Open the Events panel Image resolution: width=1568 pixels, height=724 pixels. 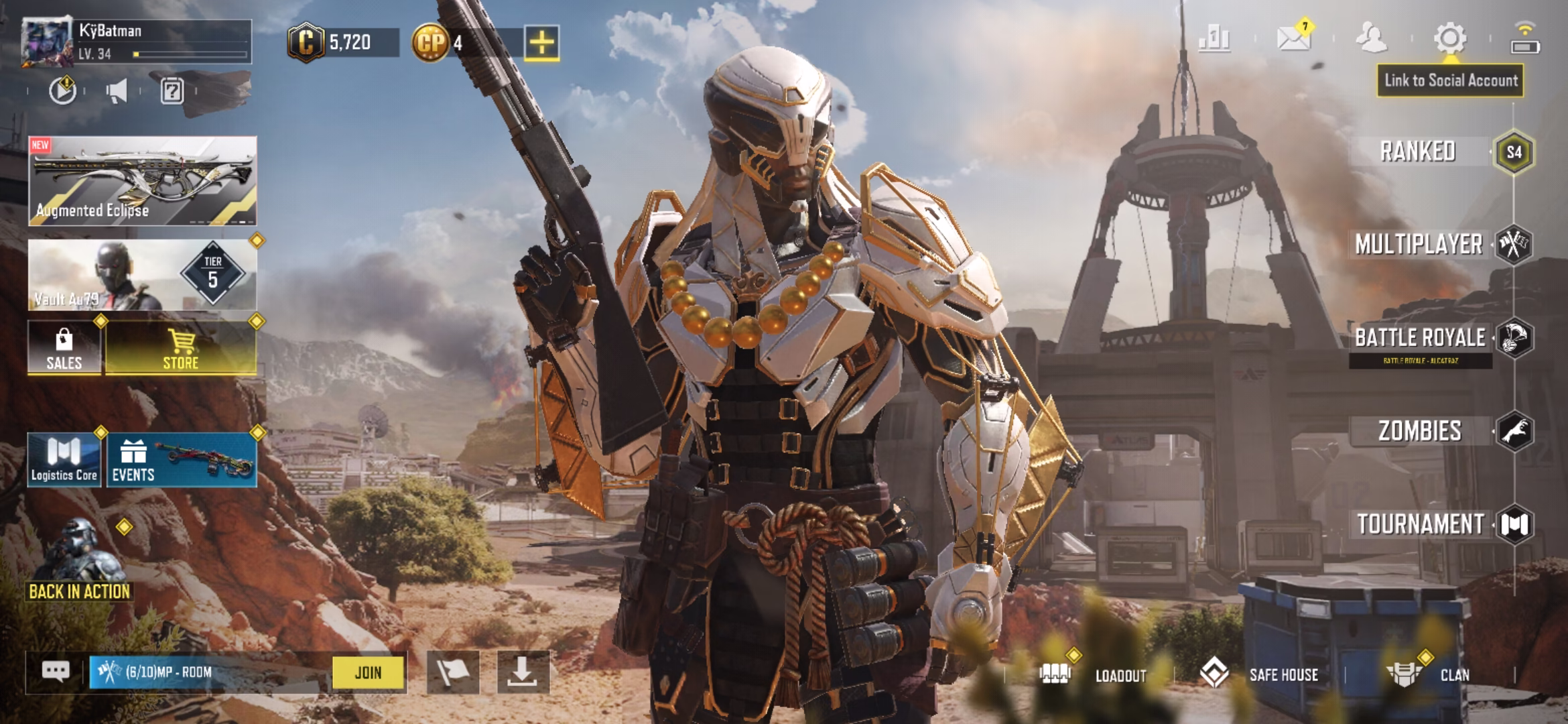(x=181, y=460)
